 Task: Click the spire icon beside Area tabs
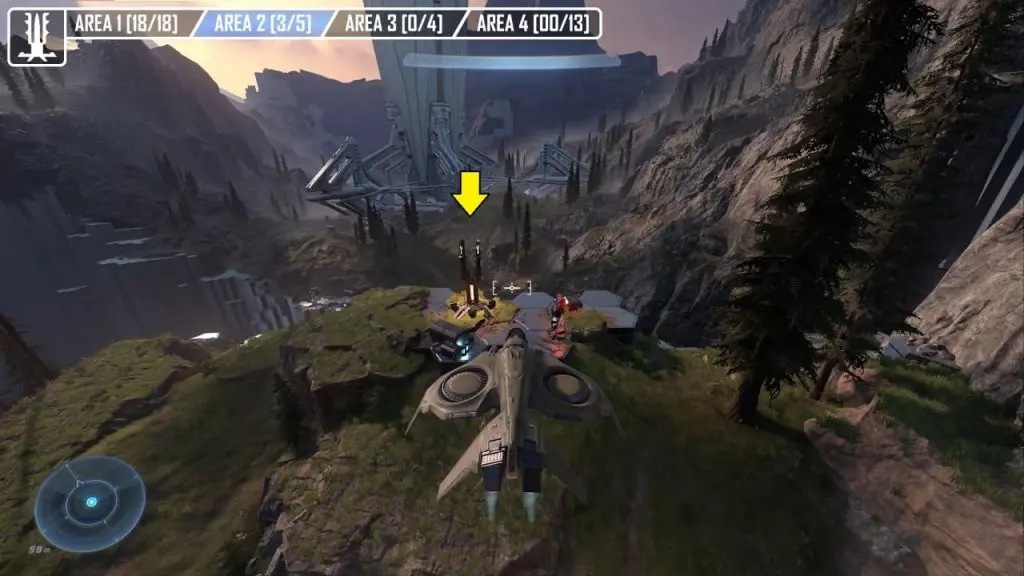[36, 37]
